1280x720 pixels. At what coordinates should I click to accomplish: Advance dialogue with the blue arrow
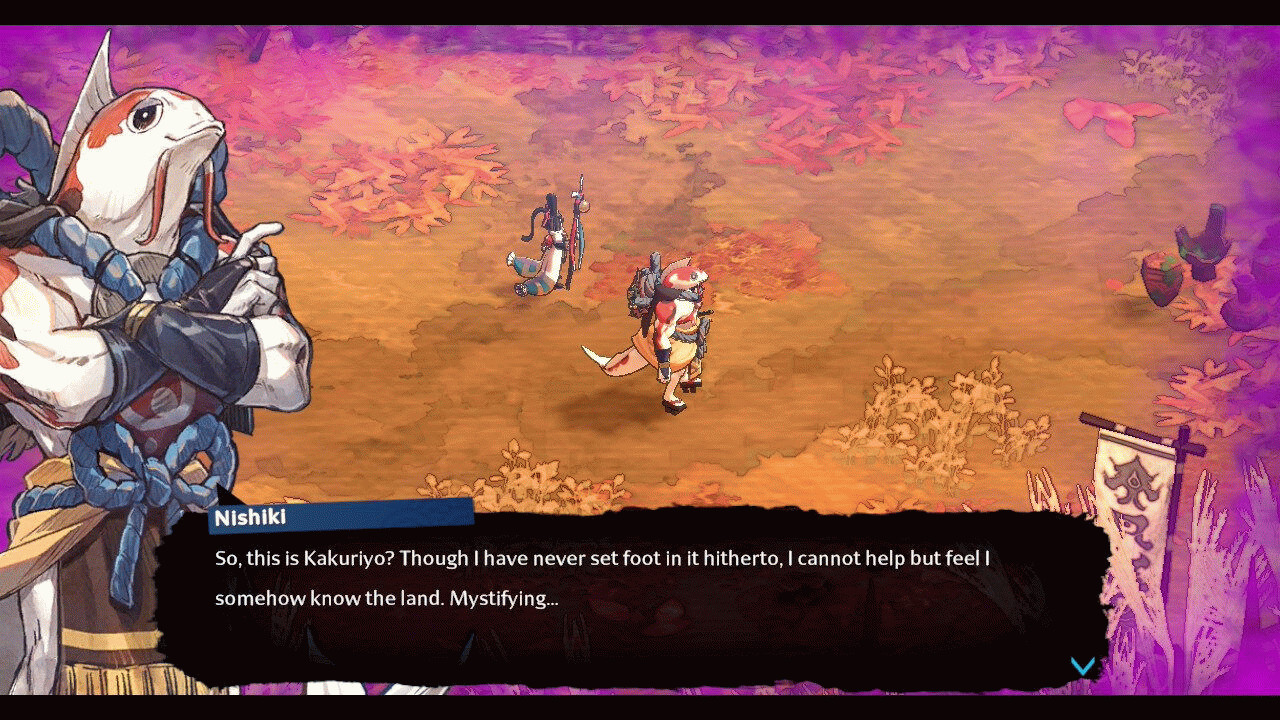pos(1082,666)
